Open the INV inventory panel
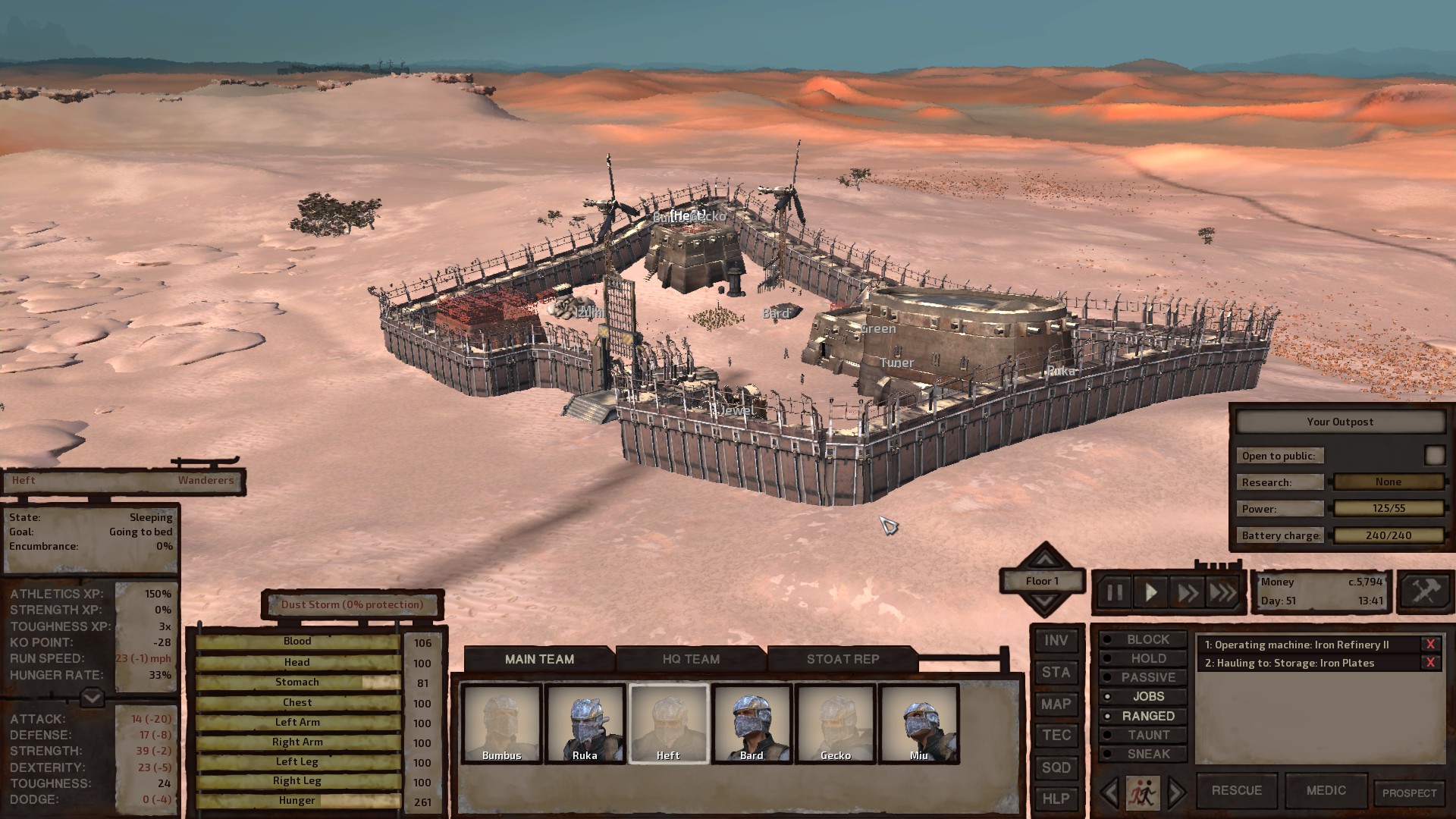The image size is (1456, 819). point(1056,641)
